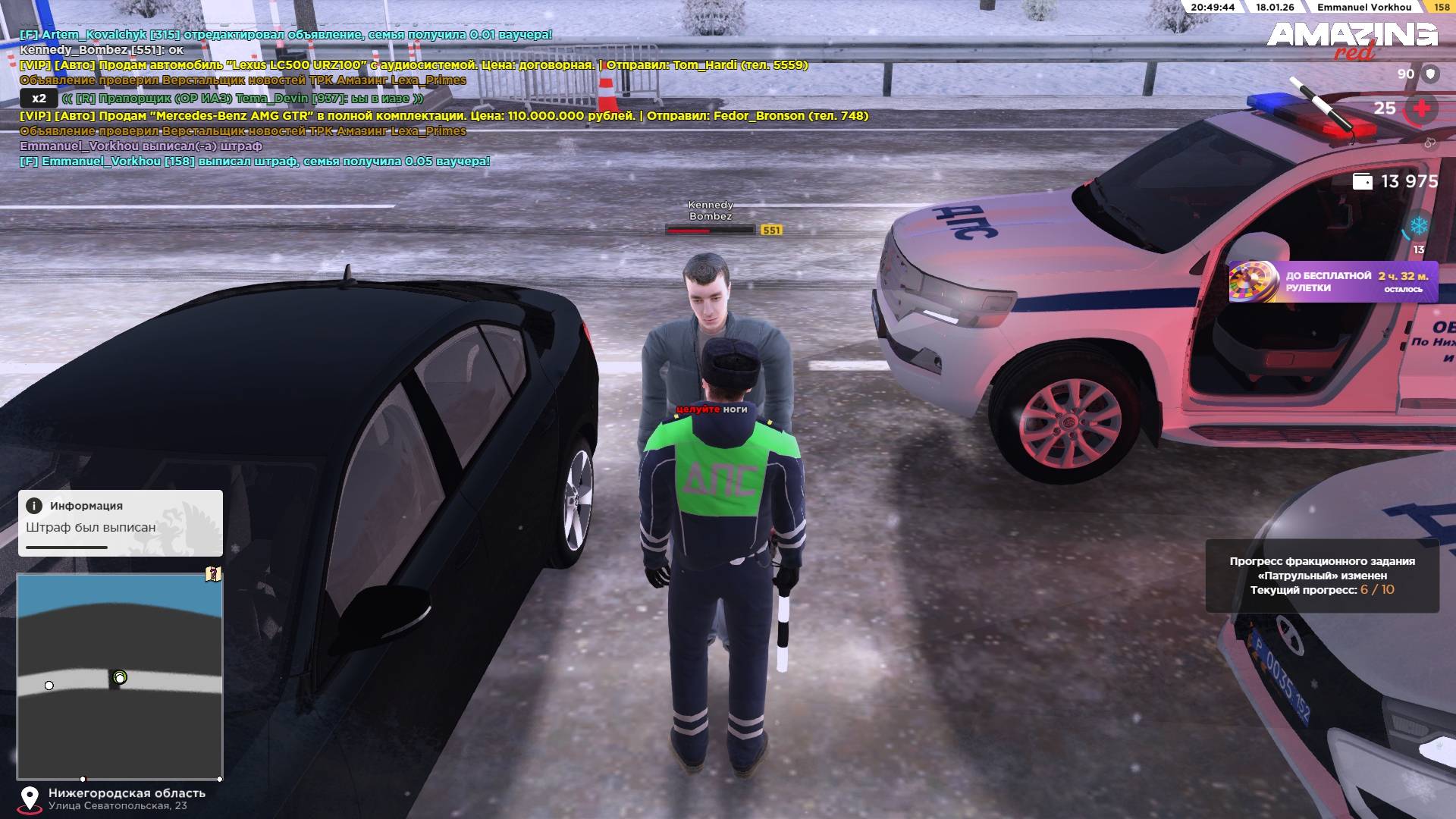This screenshot has width=1456, height=819.
Task: Click the Mercedes-Benz AMG GTR ad message
Action: pos(444,116)
